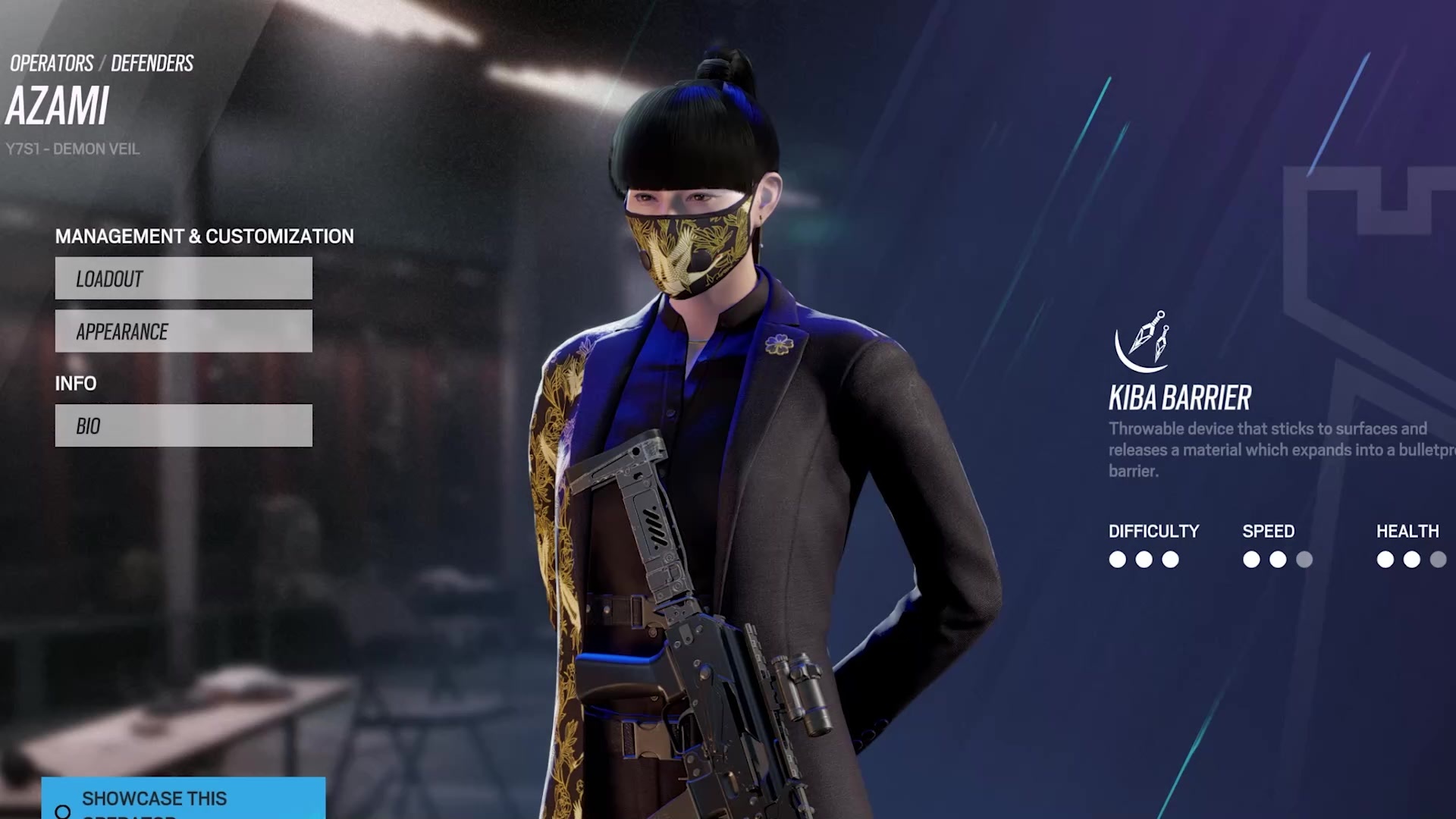Click the greyed-out third Health dot
The height and width of the screenshot is (819, 1456).
[1438, 560]
